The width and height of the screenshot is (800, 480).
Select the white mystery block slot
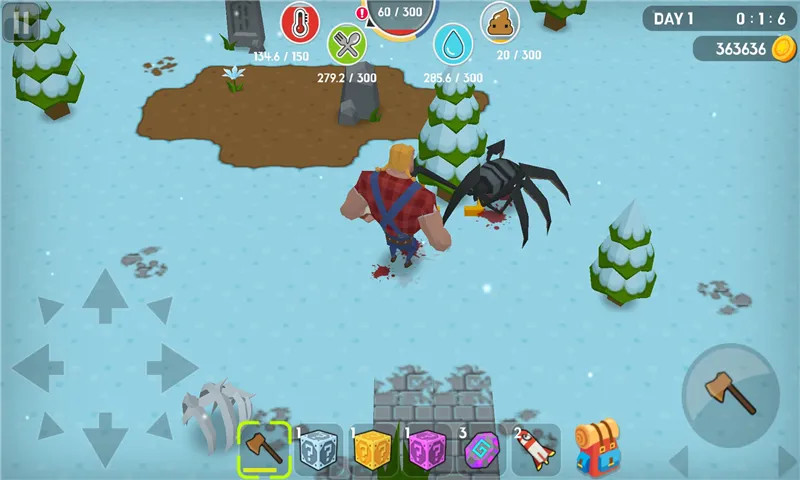pyautogui.click(x=319, y=449)
